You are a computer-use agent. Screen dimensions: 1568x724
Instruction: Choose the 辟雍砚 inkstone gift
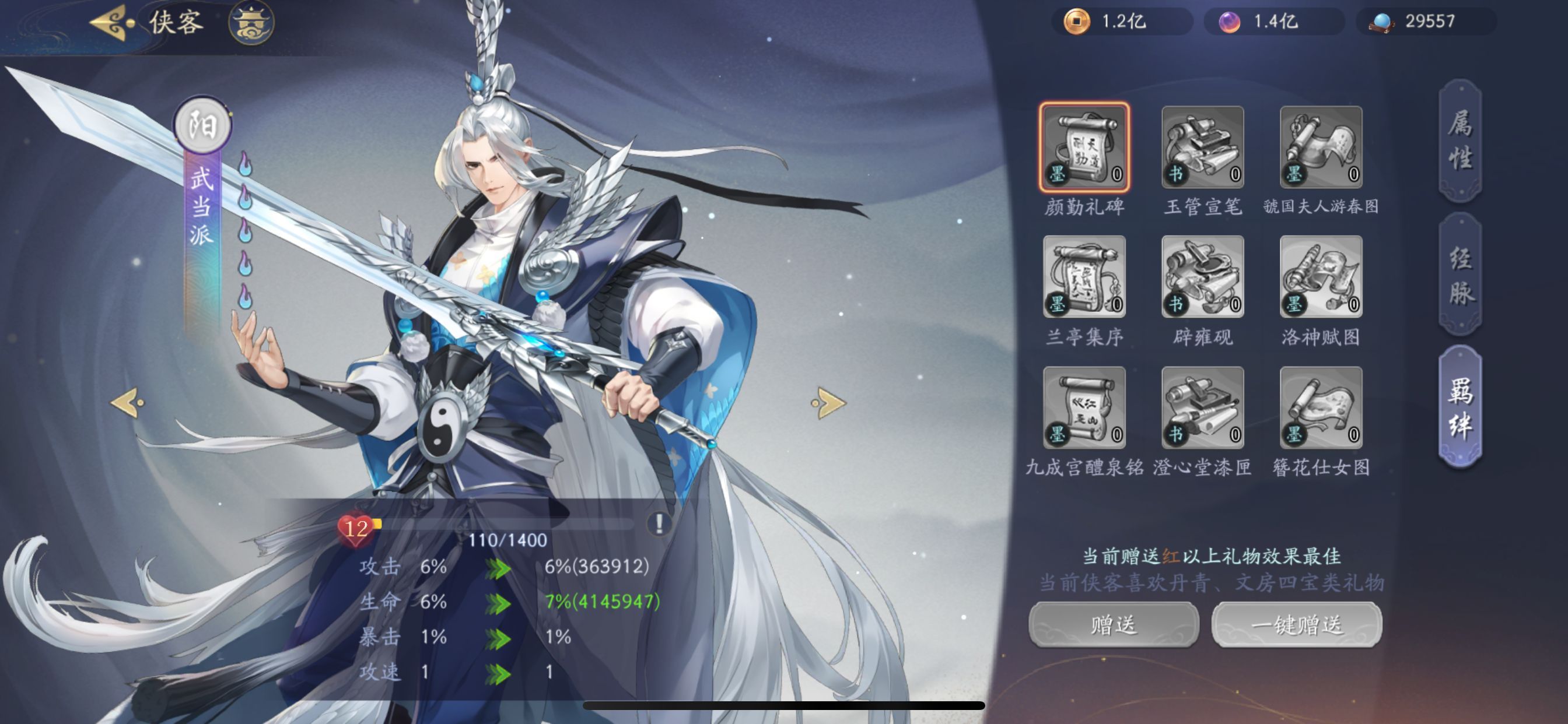(x=1202, y=277)
